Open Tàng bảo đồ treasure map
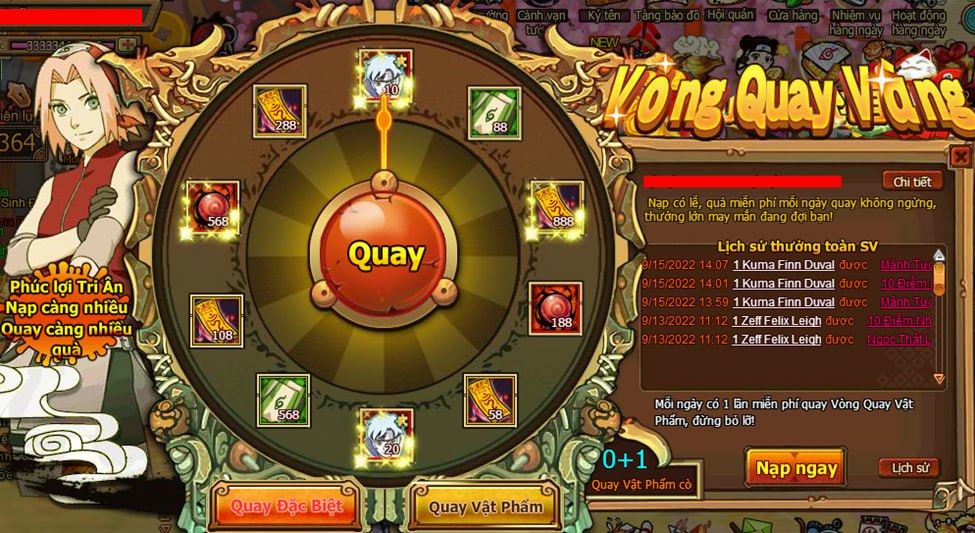 pos(668,16)
